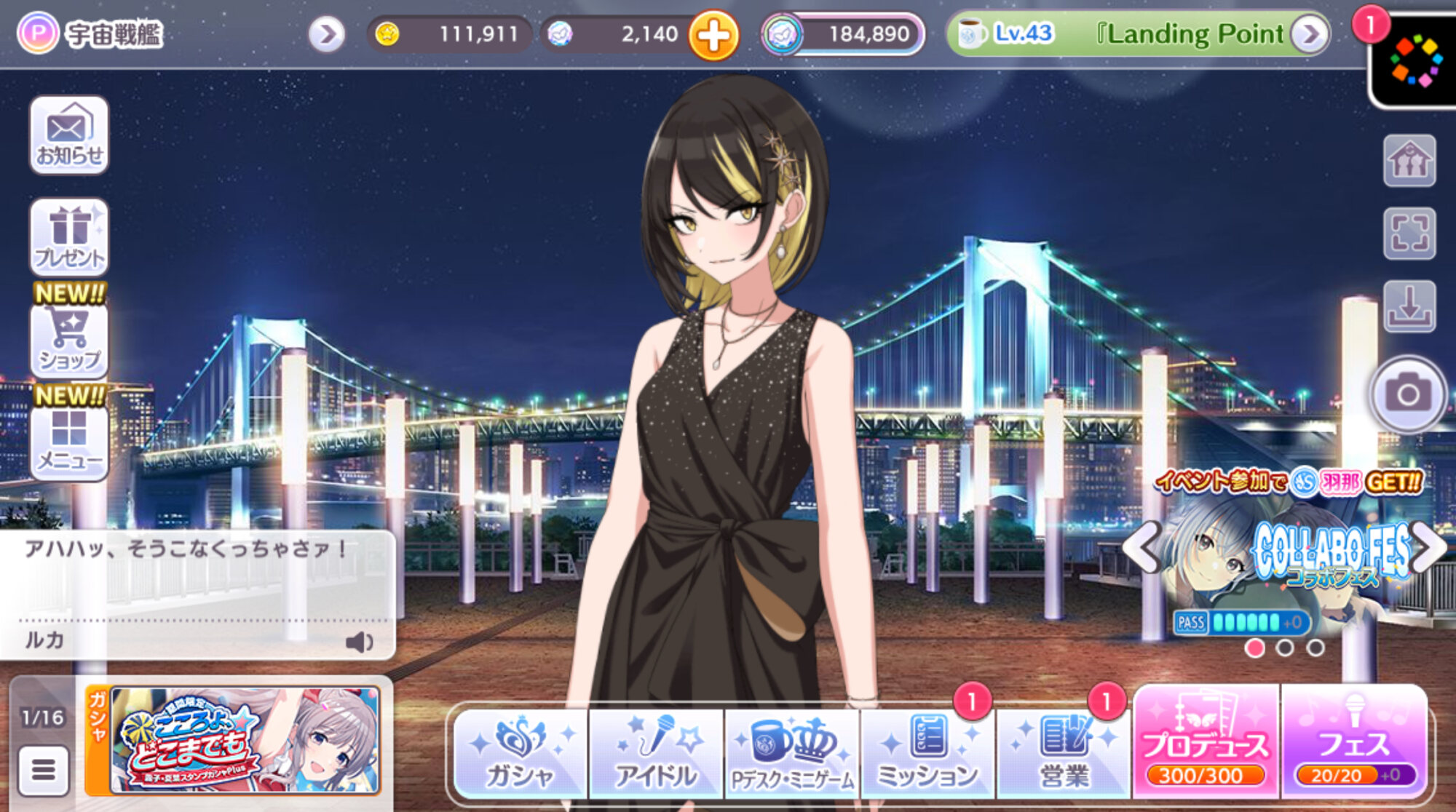Click the orange plus to buy jewels
Image resolution: width=1456 pixels, height=812 pixels.
713,35
